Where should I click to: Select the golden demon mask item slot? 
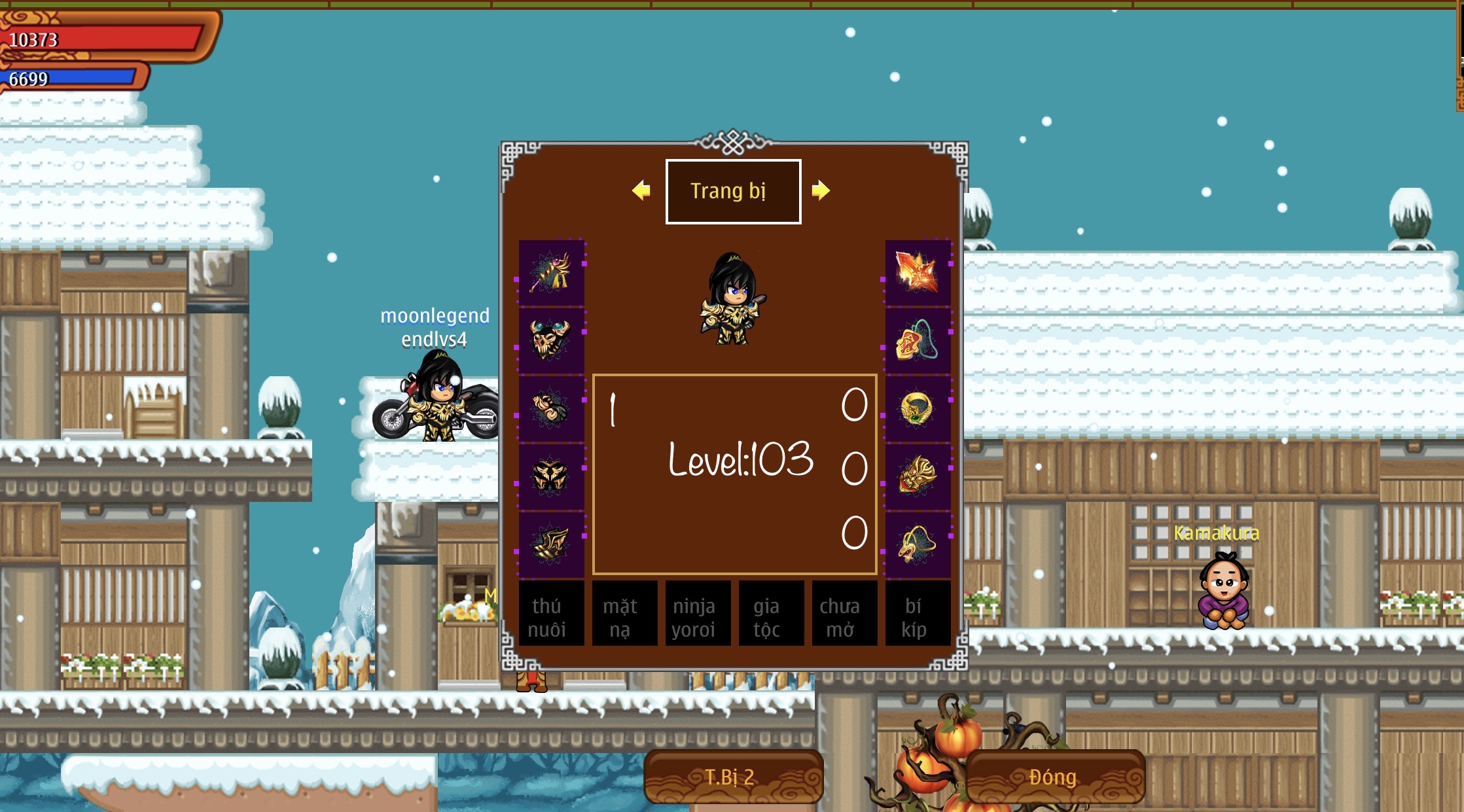[918, 476]
